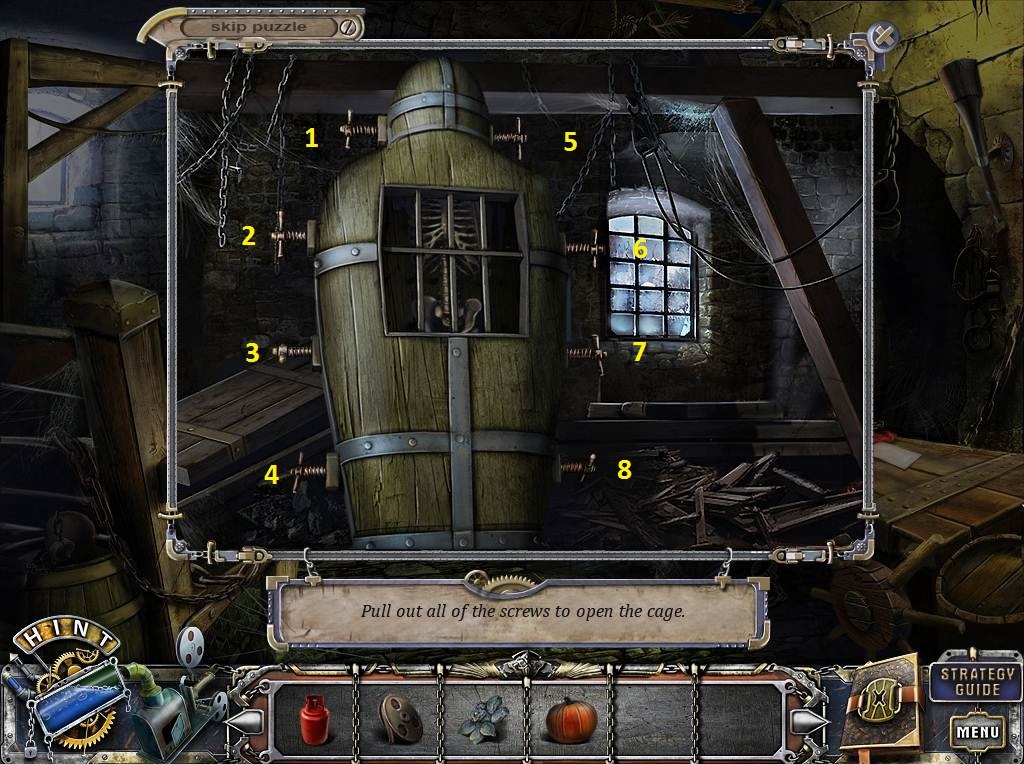This screenshot has width=1024, height=764.
Task: Pull the screw numbered 8
Action: pos(577,465)
